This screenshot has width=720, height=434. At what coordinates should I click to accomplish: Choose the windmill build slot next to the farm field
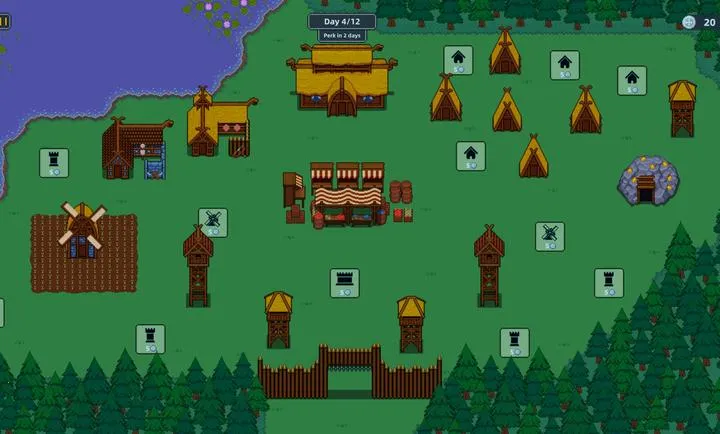tap(212, 222)
